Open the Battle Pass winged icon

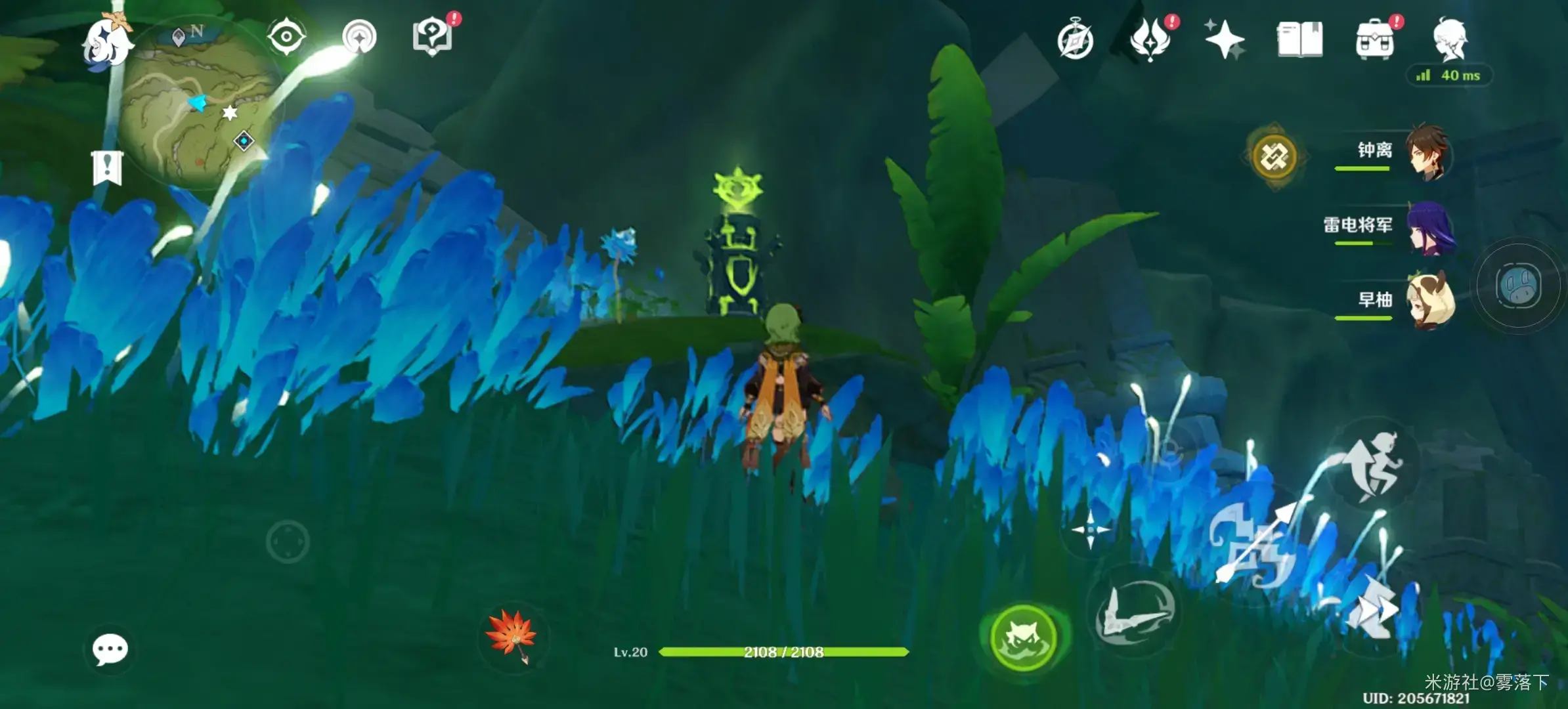(x=1150, y=39)
